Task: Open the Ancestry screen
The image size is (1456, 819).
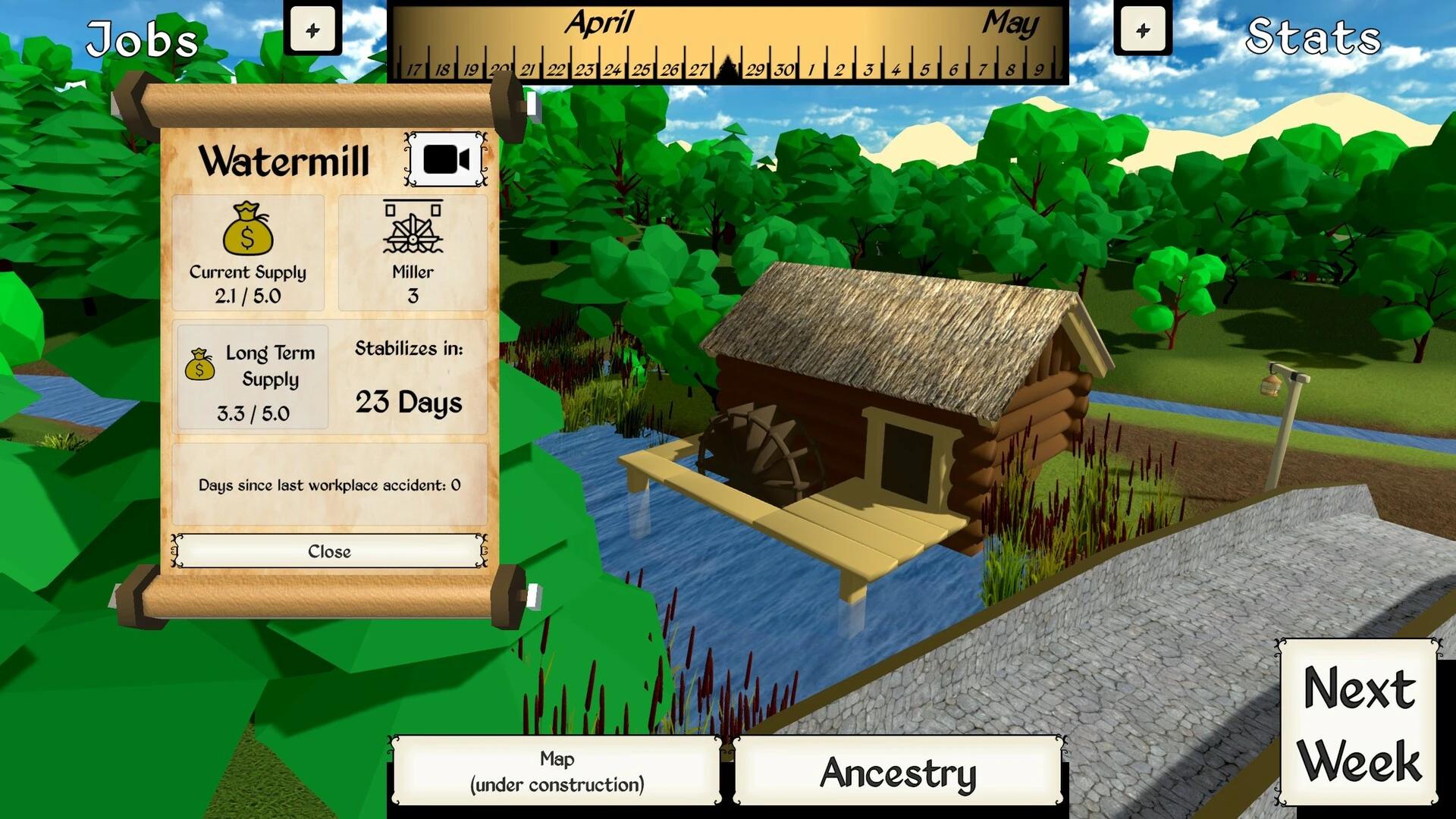Action: (899, 773)
